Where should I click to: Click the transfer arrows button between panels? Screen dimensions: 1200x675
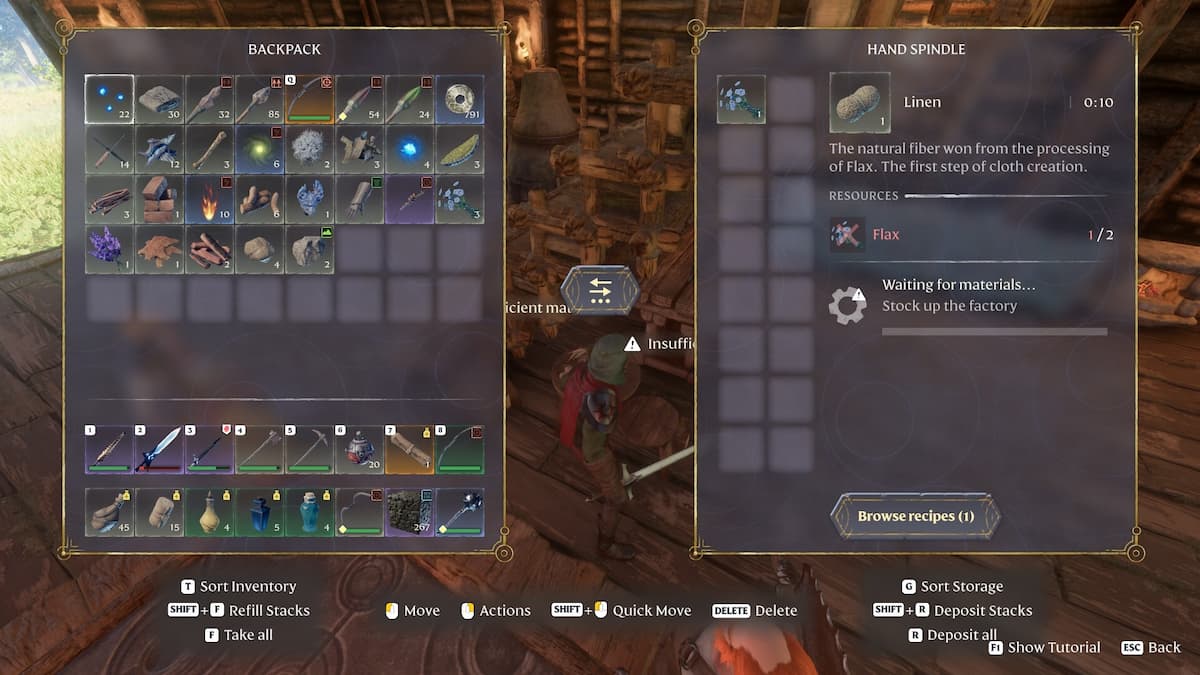pyautogui.click(x=600, y=290)
